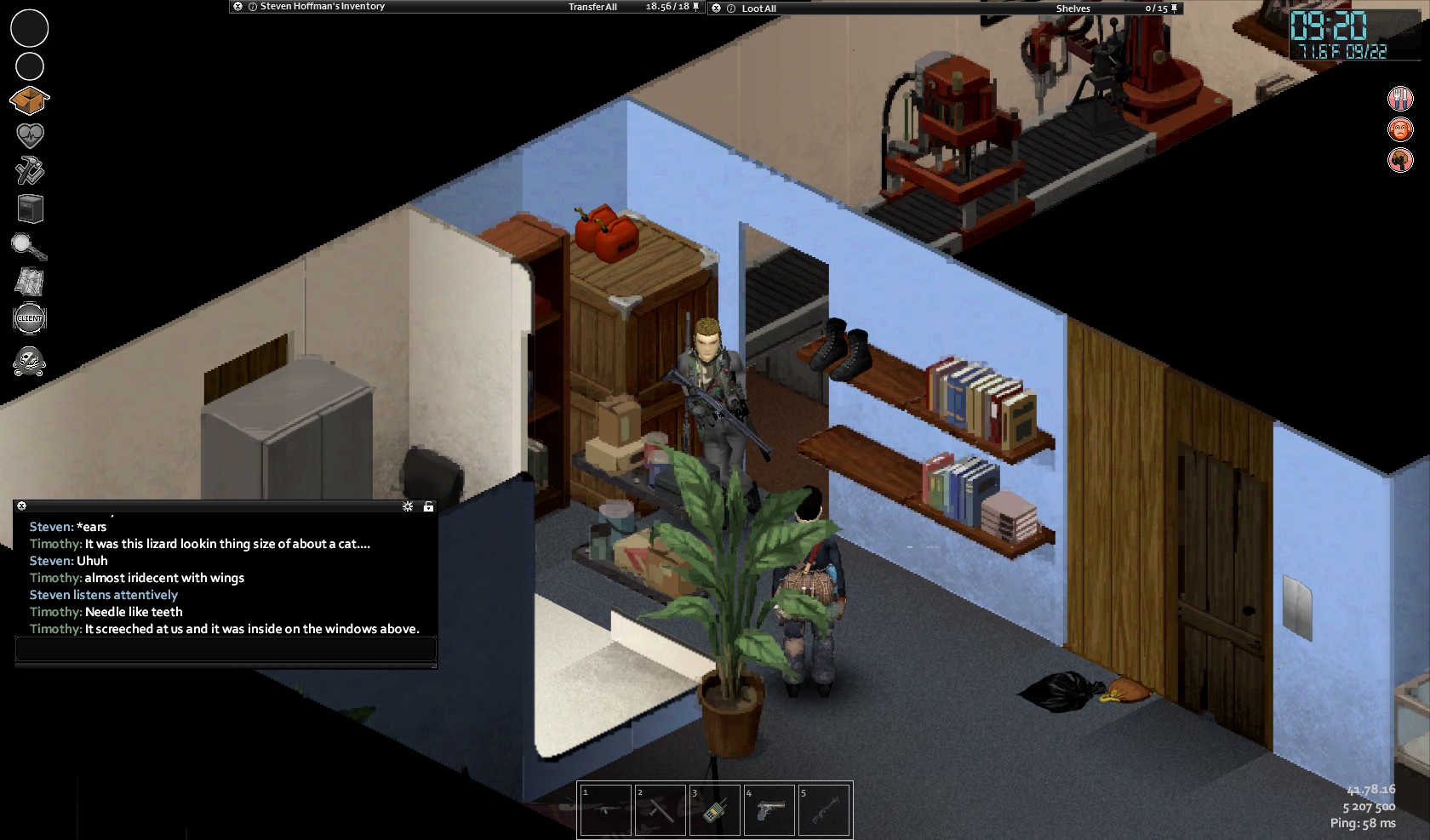Close Steven Hoffman's Inventory window
The height and width of the screenshot is (840, 1430).
point(238,7)
